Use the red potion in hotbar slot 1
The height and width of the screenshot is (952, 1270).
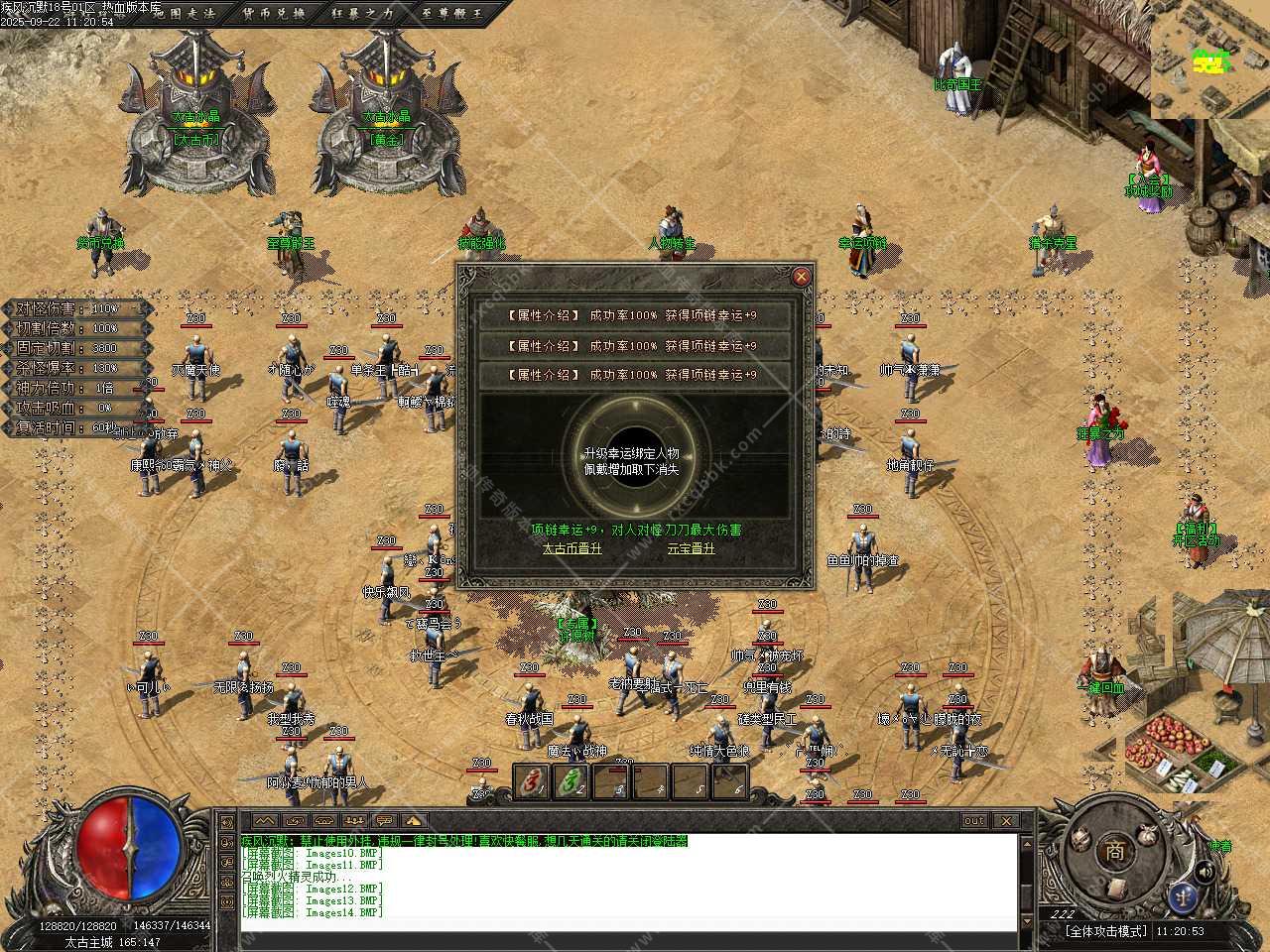pos(534,782)
